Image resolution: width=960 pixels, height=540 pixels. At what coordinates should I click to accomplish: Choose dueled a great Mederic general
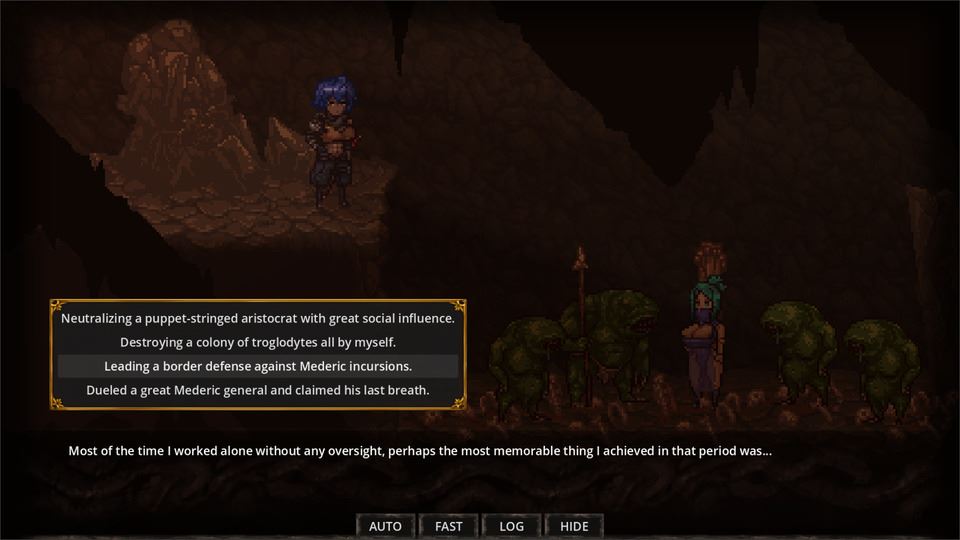pos(258,390)
